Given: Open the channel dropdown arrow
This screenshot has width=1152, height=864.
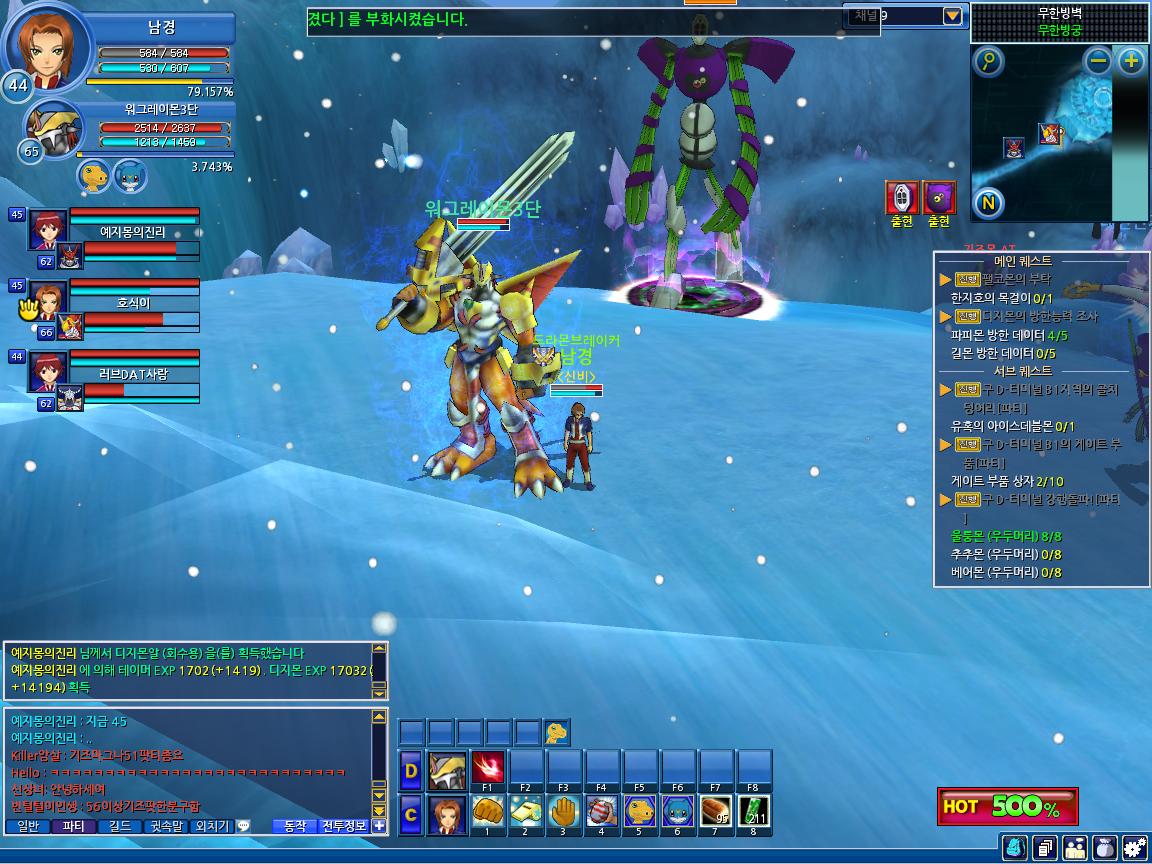Looking at the screenshot, I should pos(952,15).
